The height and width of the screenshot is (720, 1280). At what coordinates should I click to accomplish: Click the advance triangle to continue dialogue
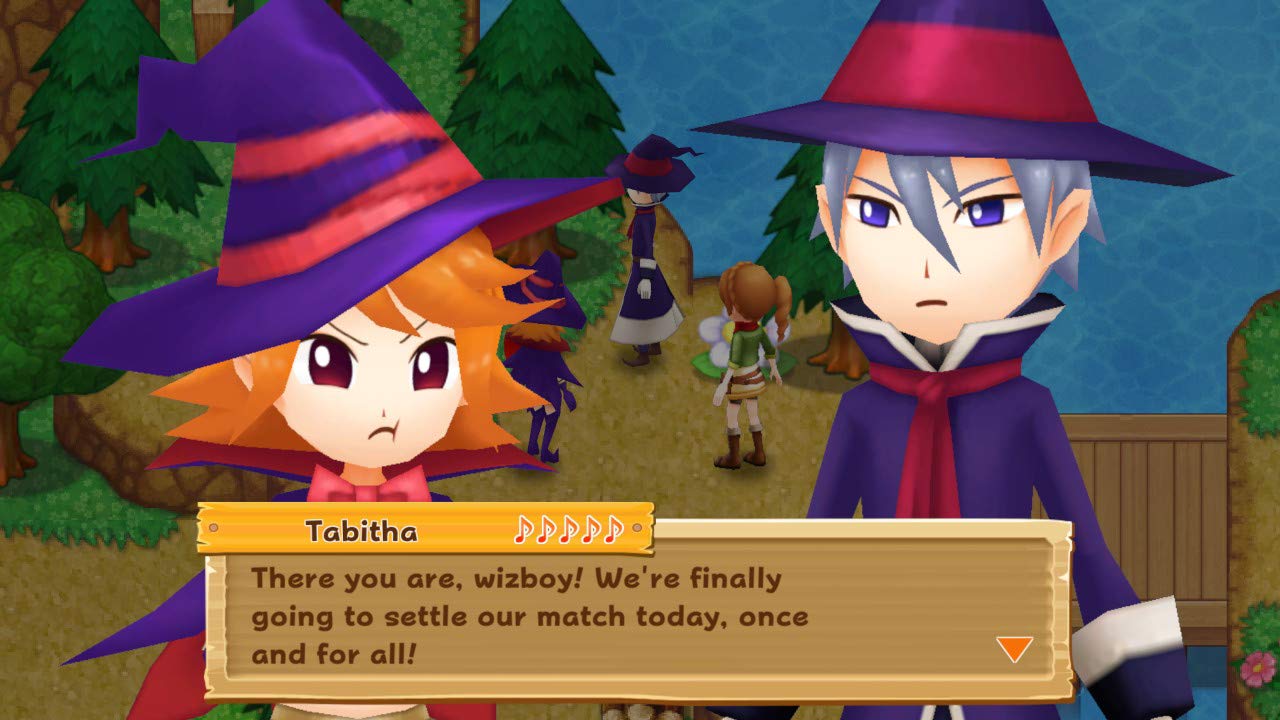point(1013,651)
